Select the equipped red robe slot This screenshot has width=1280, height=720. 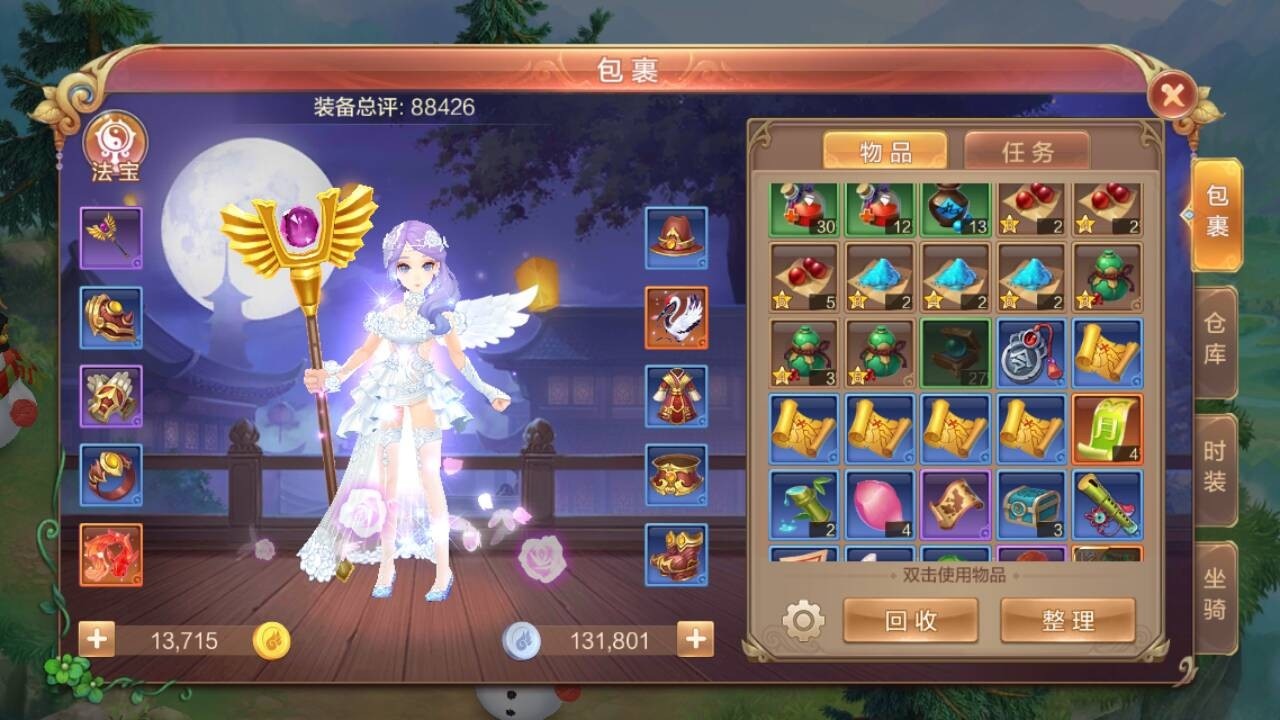[676, 396]
